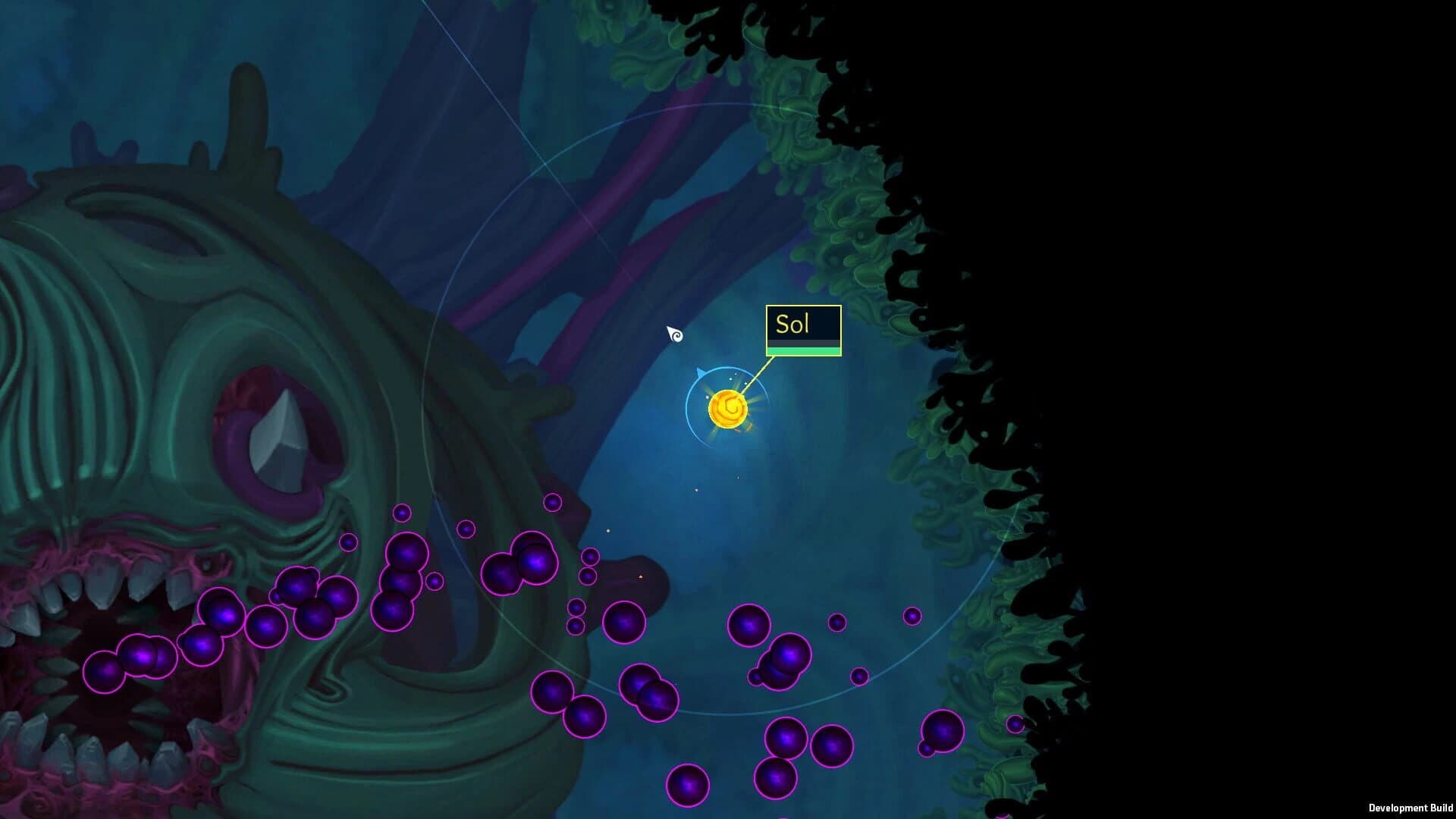Open details from the tooltip connector line
This screenshot has width=1456, height=819.
pos(758,379)
